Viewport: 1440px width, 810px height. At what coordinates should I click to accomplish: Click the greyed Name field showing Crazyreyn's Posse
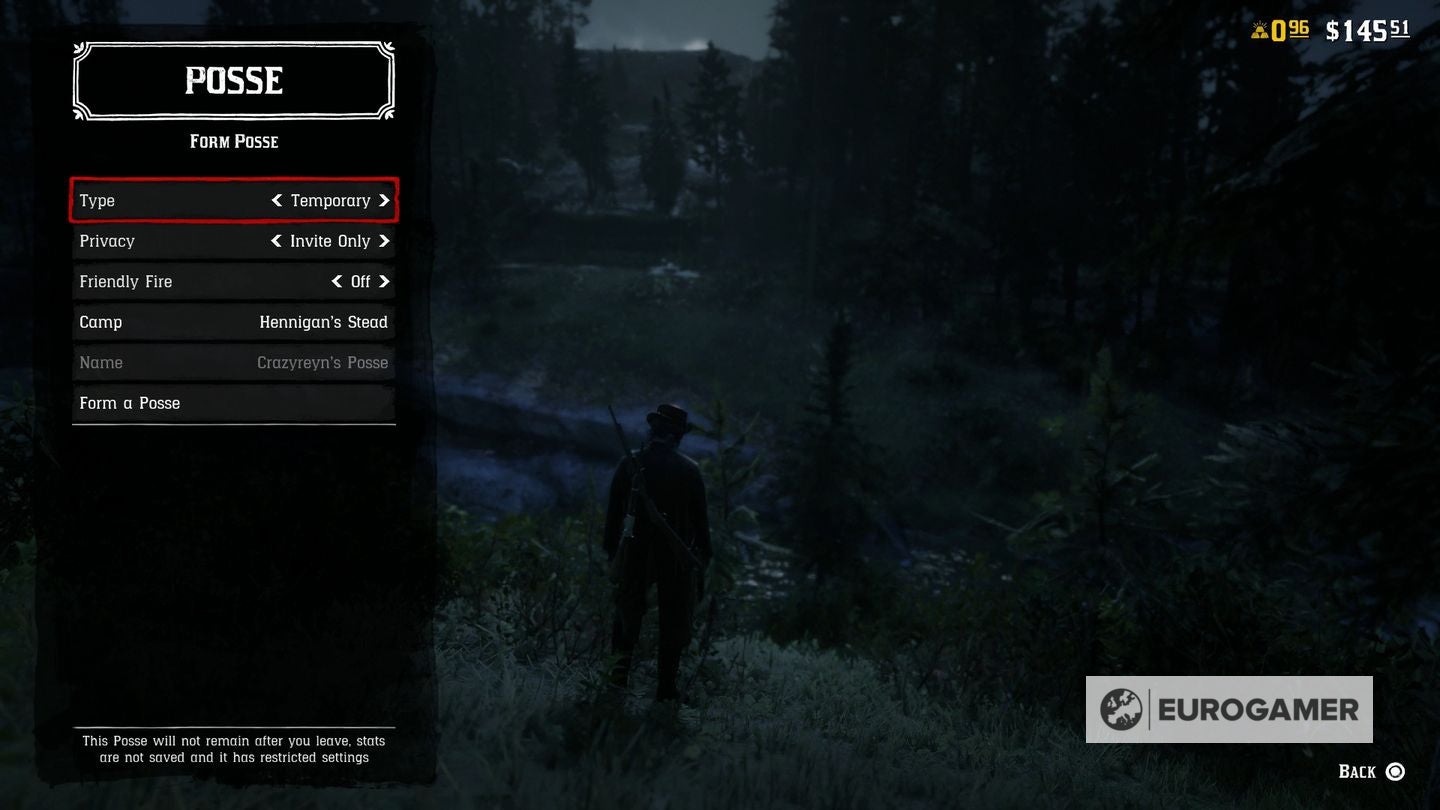coord(233,362)
